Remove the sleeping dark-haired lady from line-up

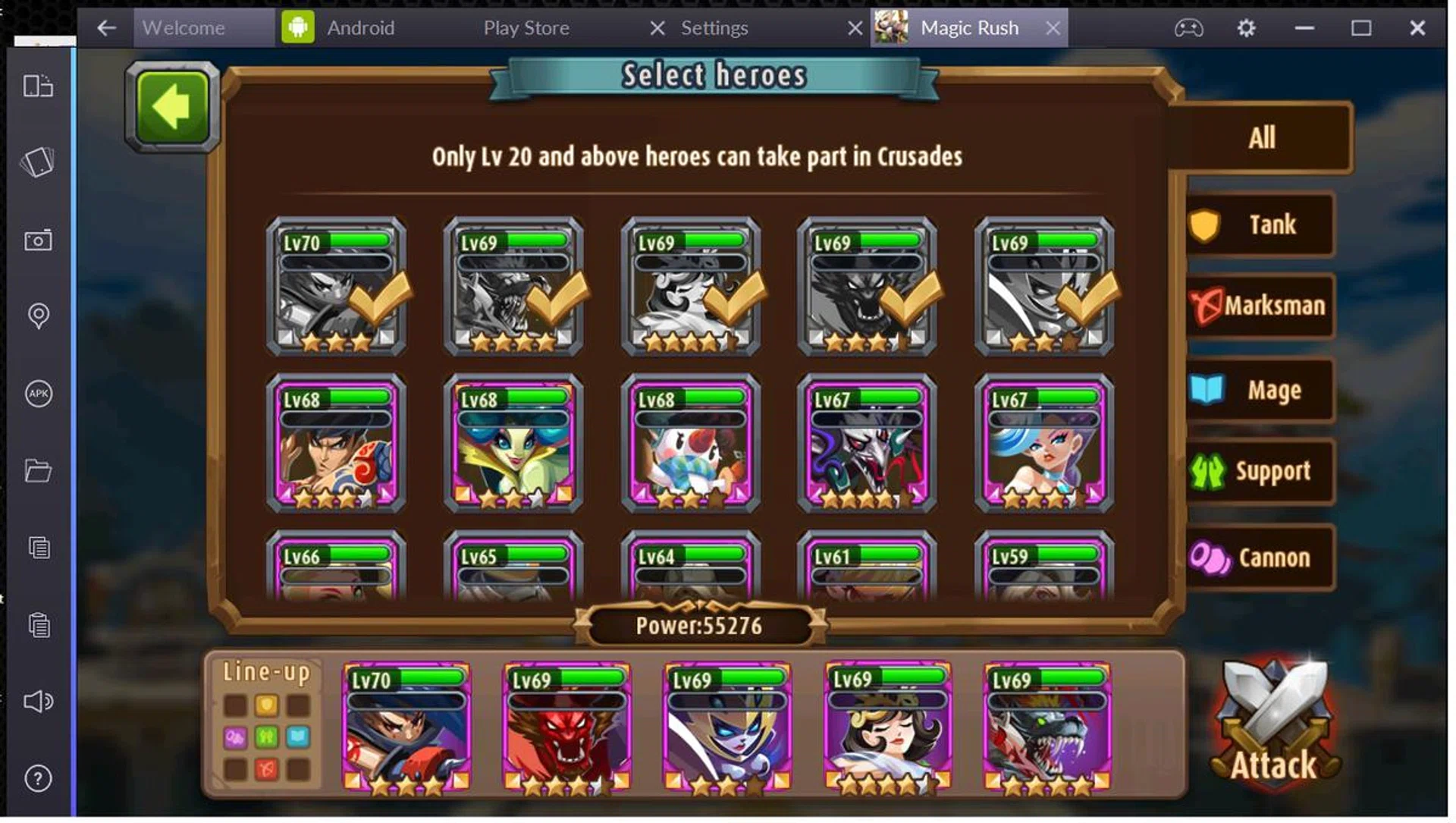886,727
